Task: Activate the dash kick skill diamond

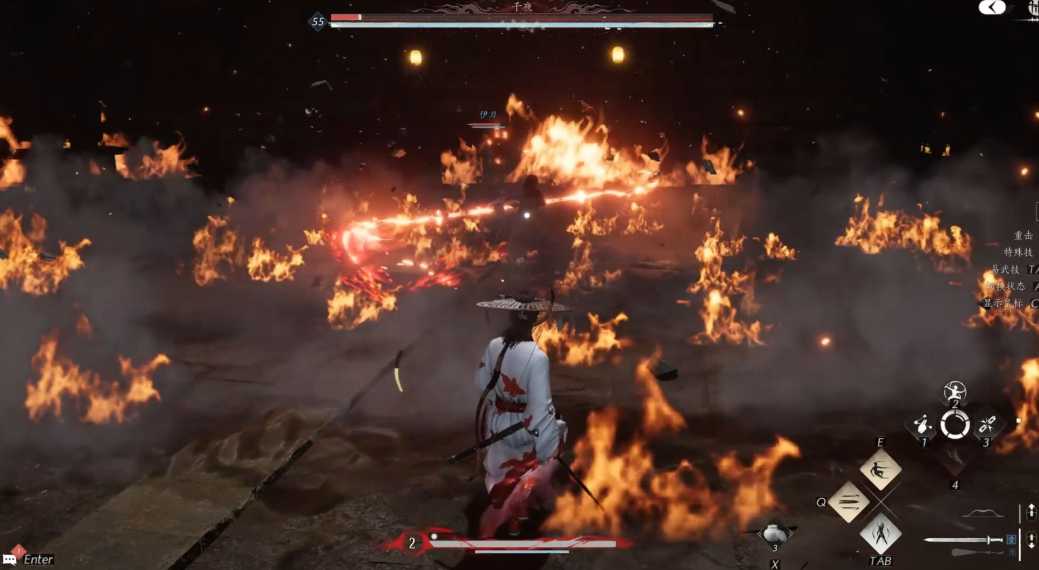Action: [880, 469]
